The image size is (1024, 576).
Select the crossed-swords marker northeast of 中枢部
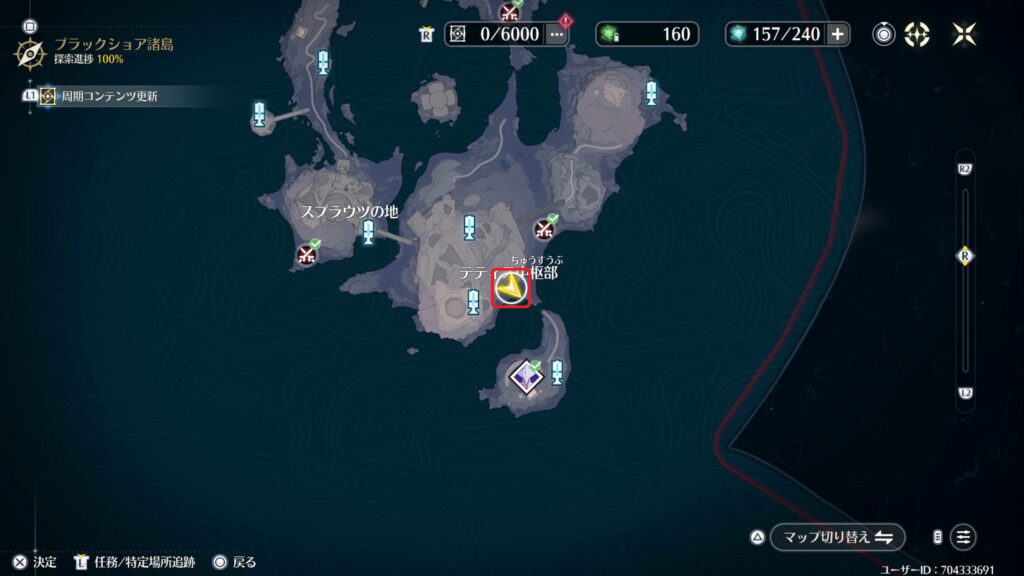(545, 228)
